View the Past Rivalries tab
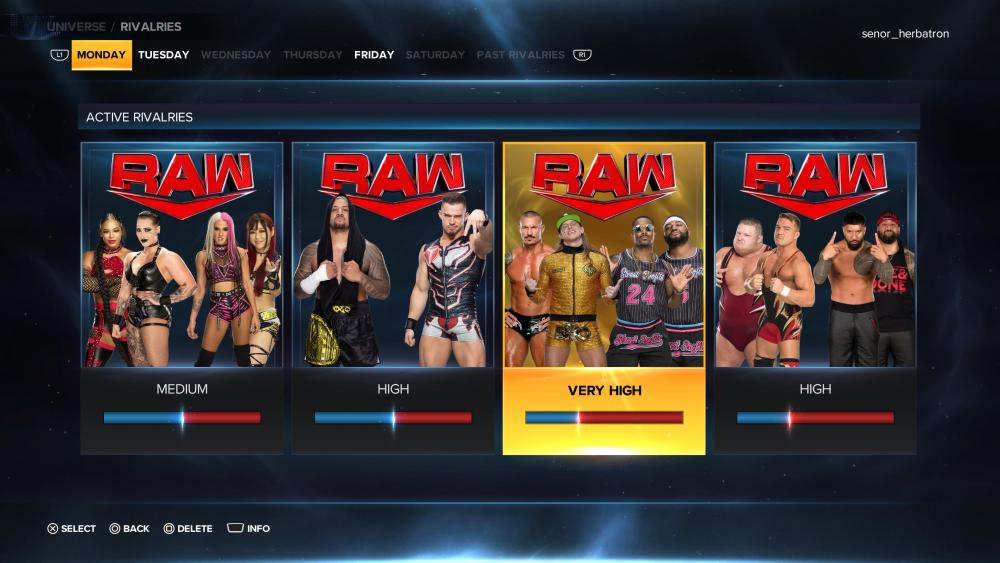Image resolution: width=1000 pixels, height=563 pixels. (521, 55)
